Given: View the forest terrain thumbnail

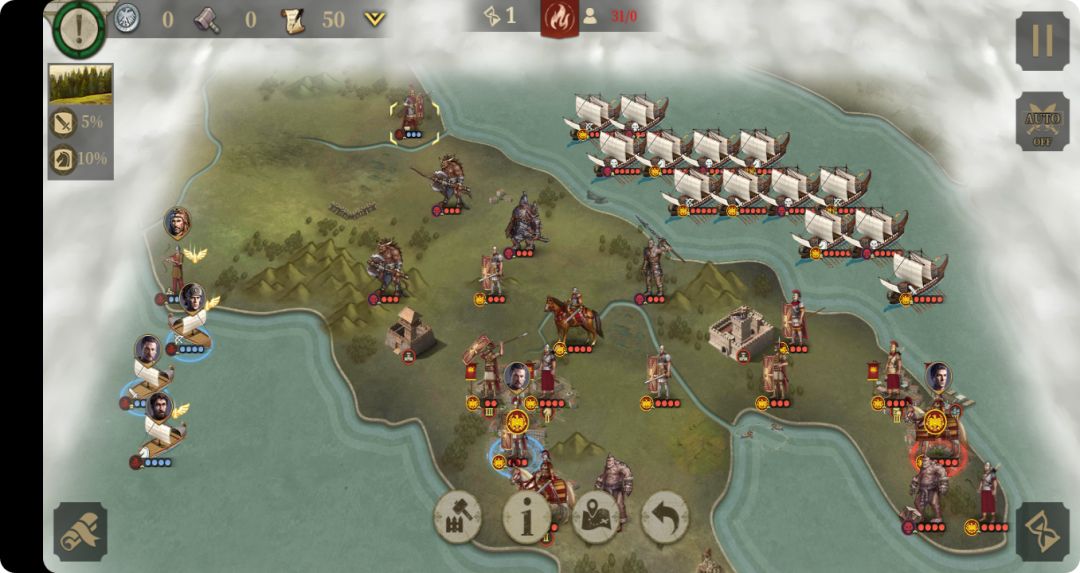Looking at the screenshot, I should click(x=80, y=85).
